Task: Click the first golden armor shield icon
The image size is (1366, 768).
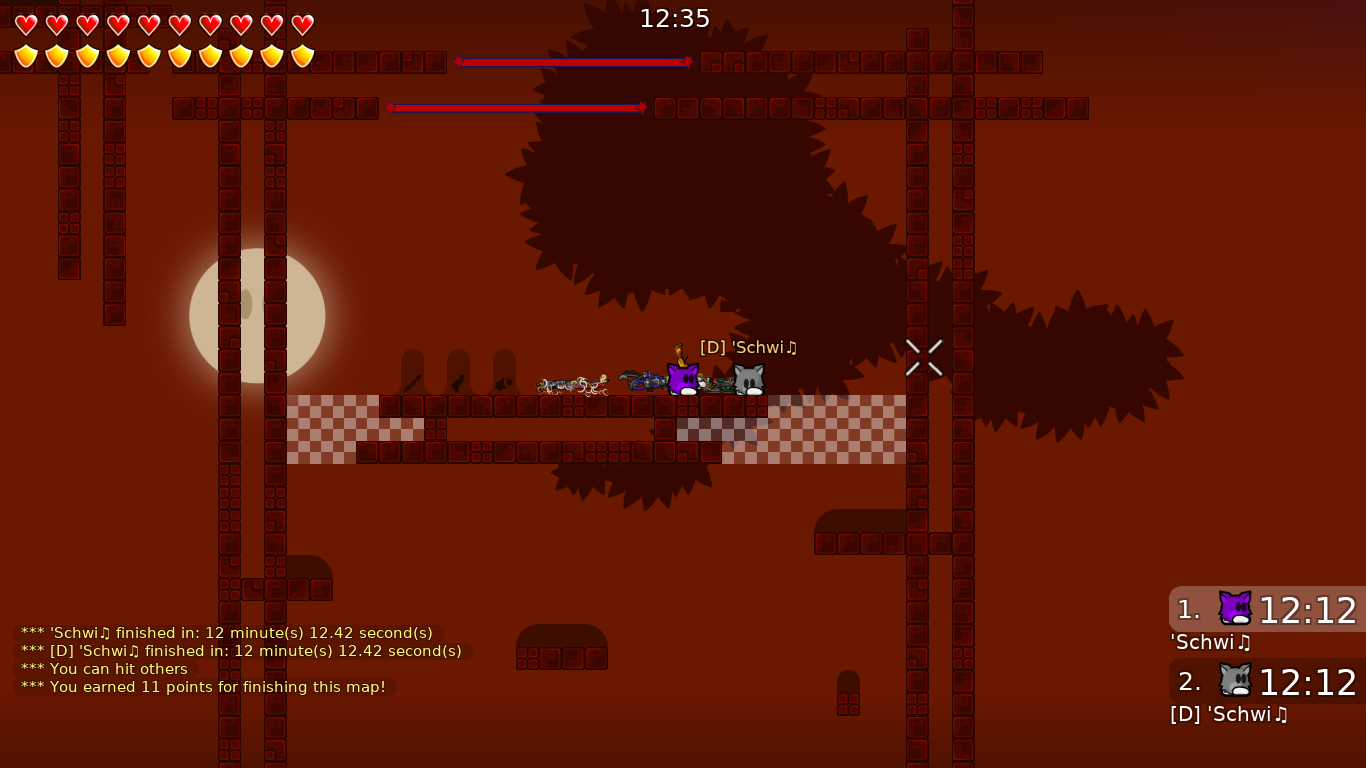Action: click(x=25, y=56)
